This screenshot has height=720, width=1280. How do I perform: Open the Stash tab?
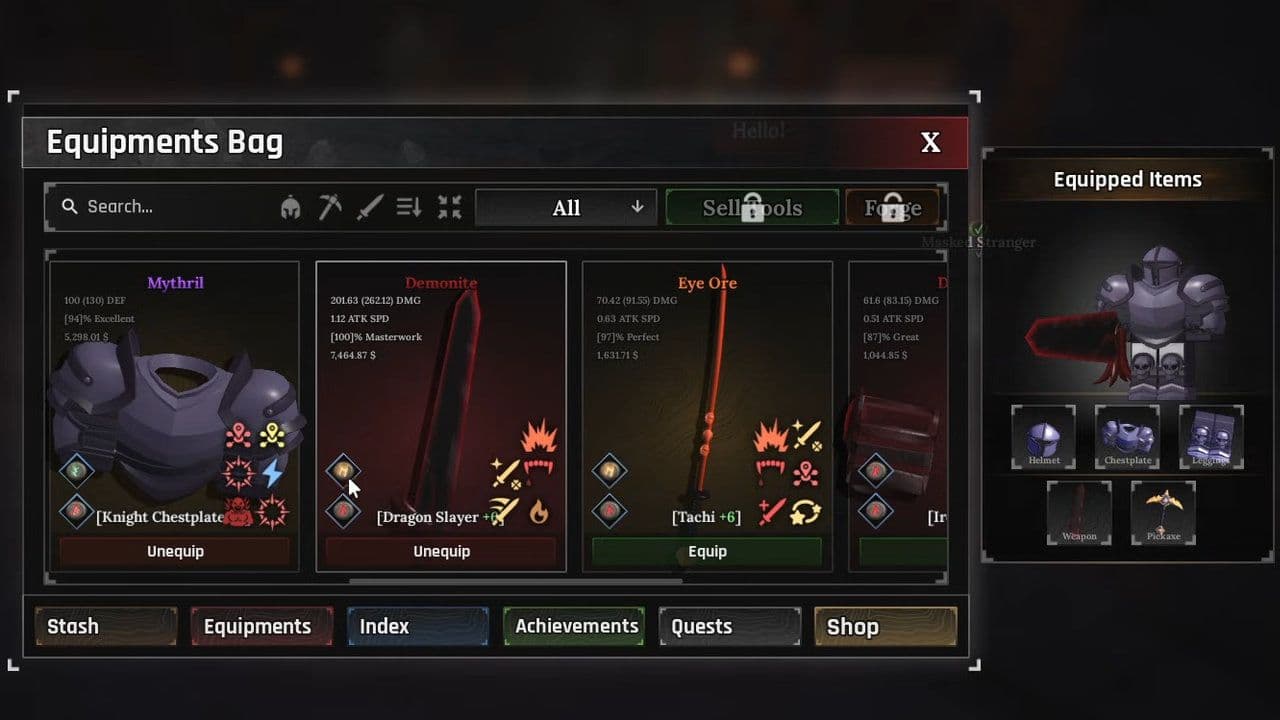106,627
